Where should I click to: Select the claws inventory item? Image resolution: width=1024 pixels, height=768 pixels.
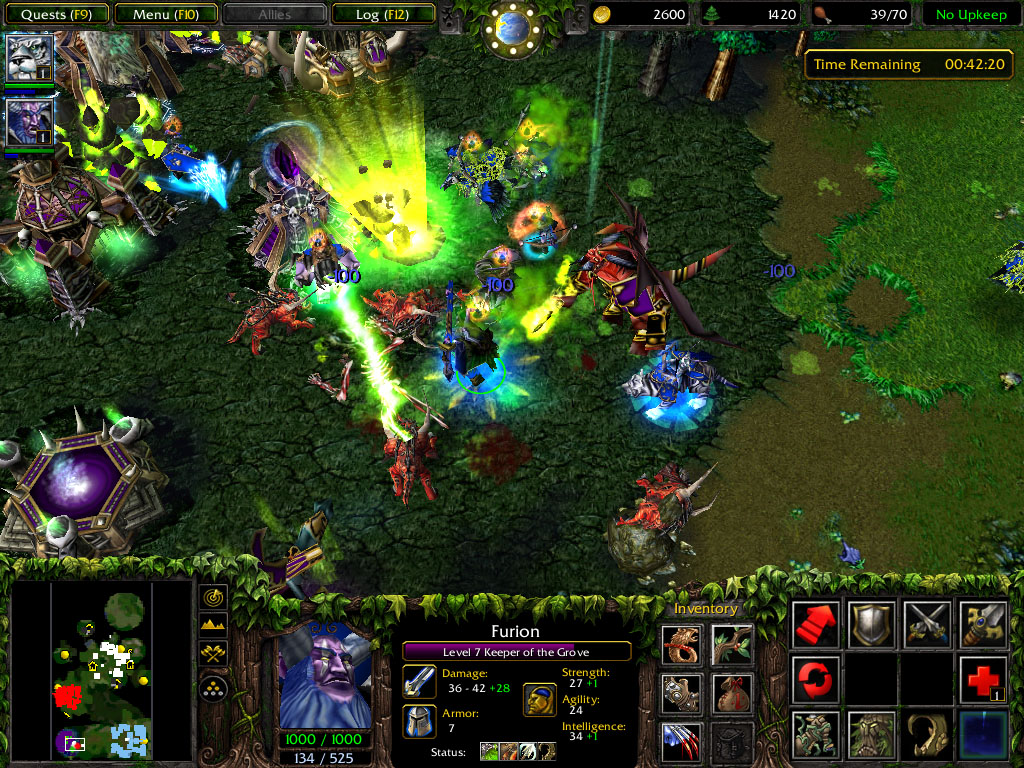point(682,741)
